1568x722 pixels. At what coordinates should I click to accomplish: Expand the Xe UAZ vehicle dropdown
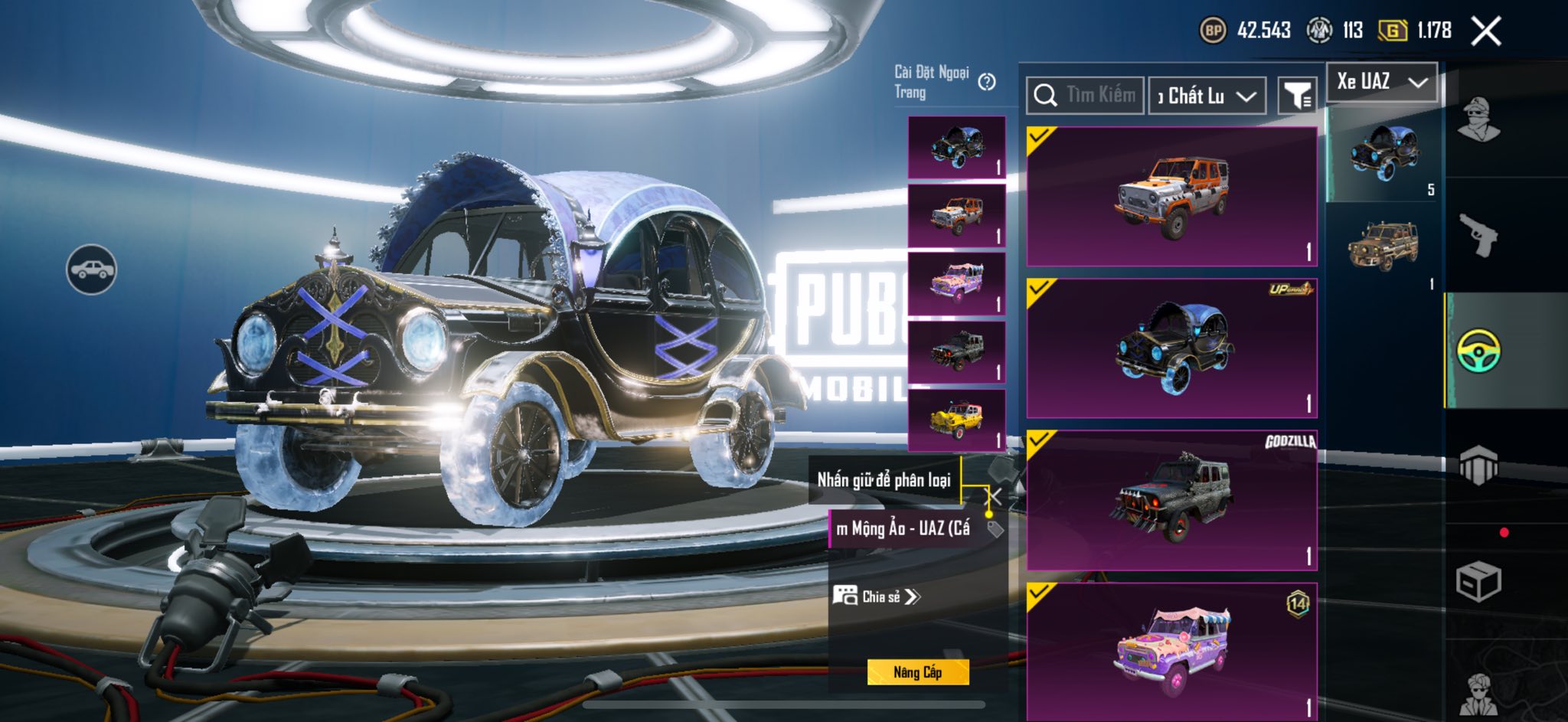1382,81
